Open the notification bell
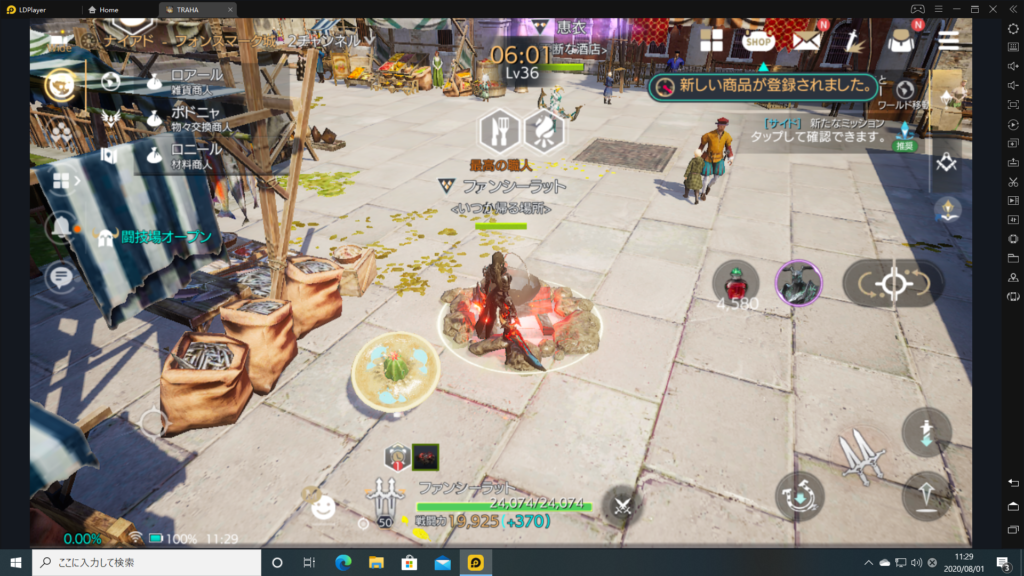 coord(60,229)
